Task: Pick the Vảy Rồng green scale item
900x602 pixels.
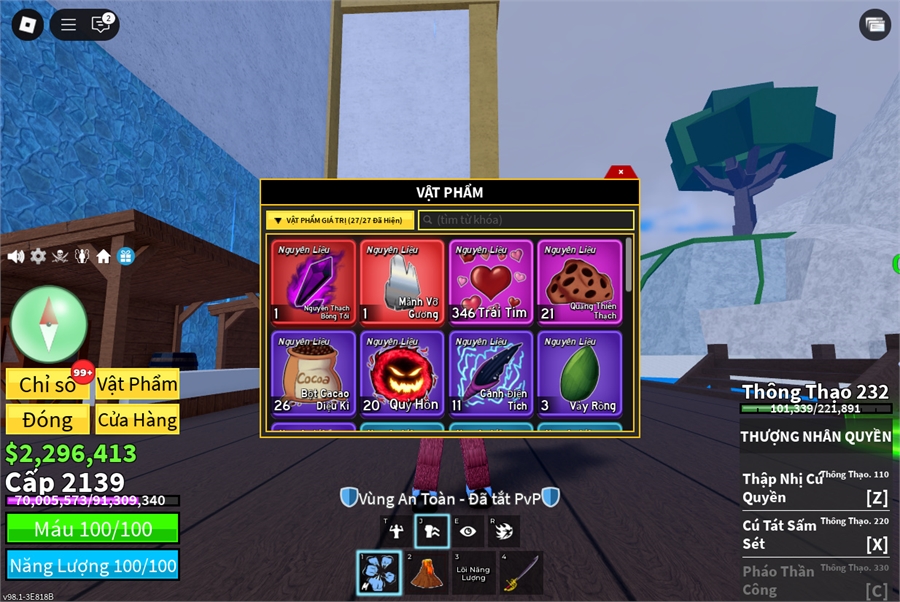Action: 580,373
